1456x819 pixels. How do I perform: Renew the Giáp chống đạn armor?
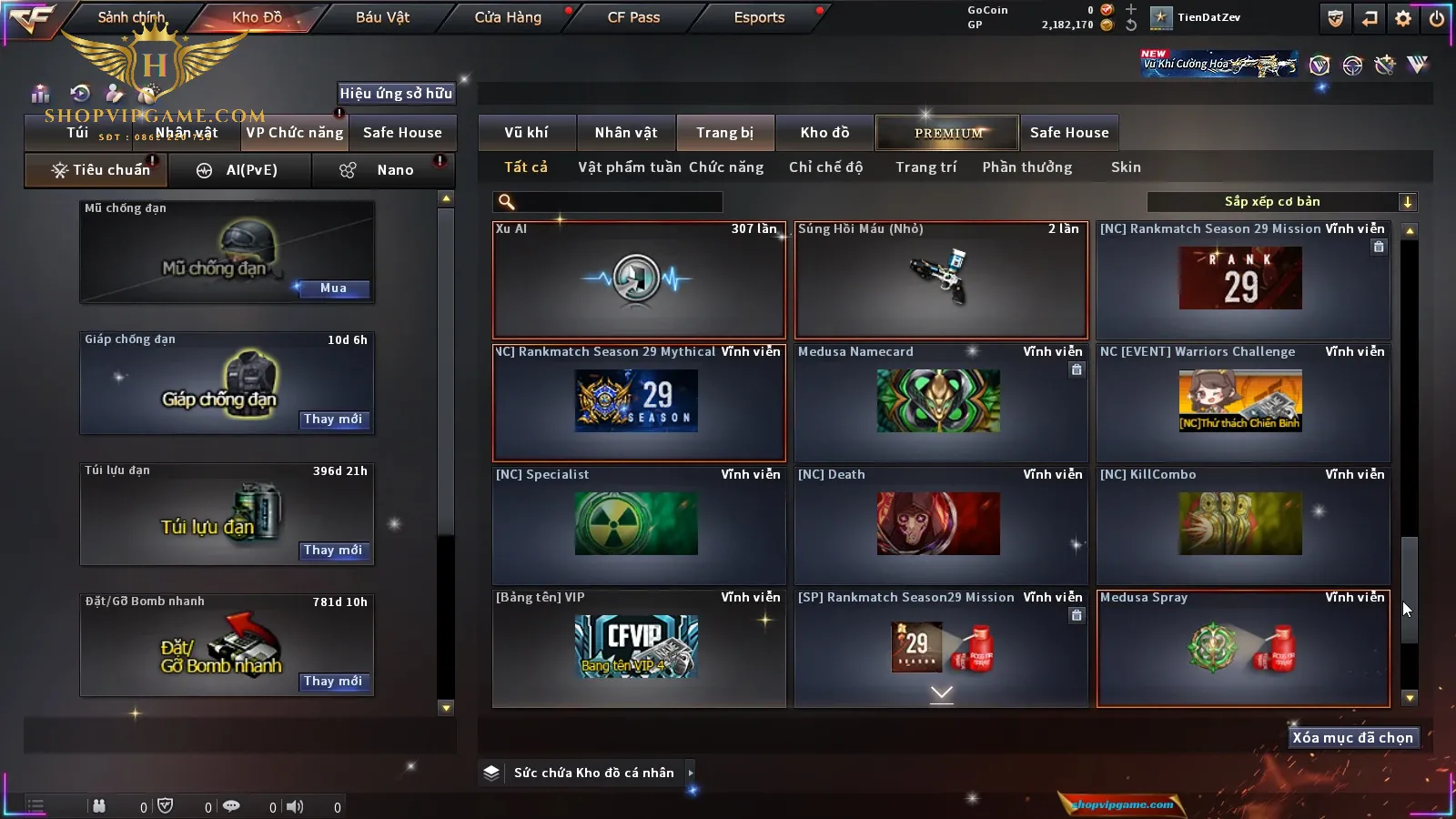pyautogui.click(x=333, y=420)
